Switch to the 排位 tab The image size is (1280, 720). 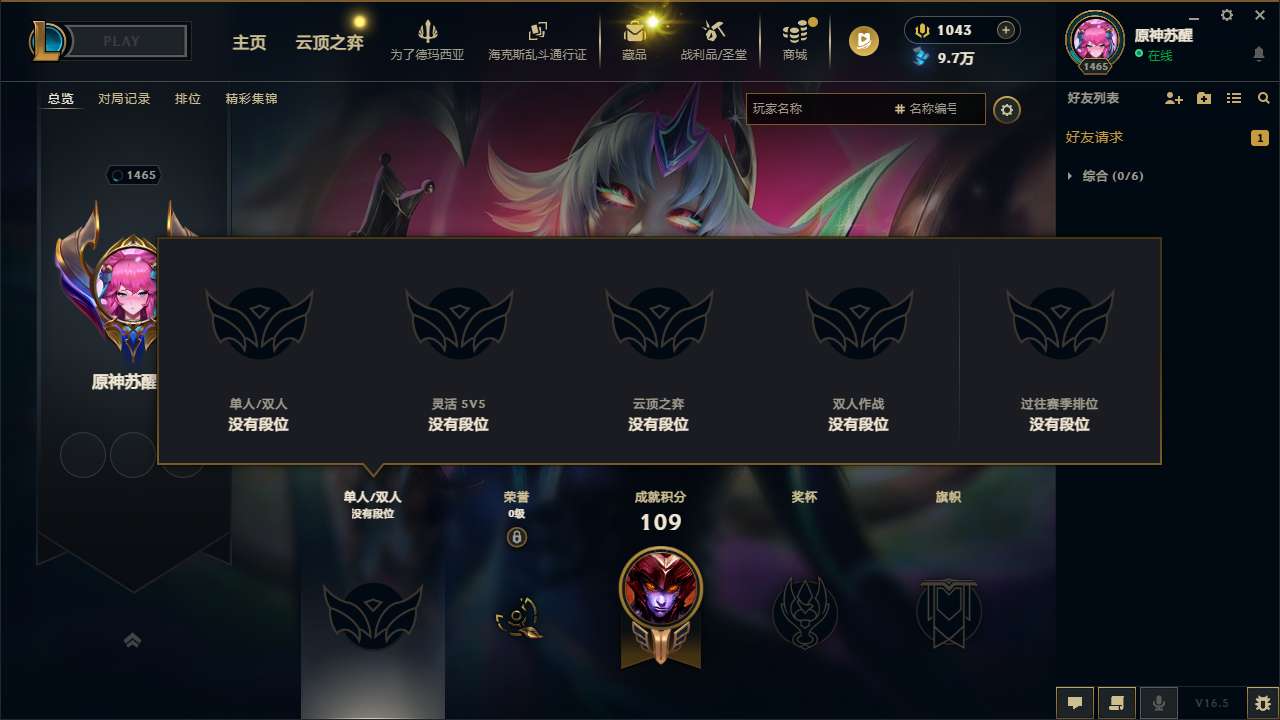(x=187, y=98)
